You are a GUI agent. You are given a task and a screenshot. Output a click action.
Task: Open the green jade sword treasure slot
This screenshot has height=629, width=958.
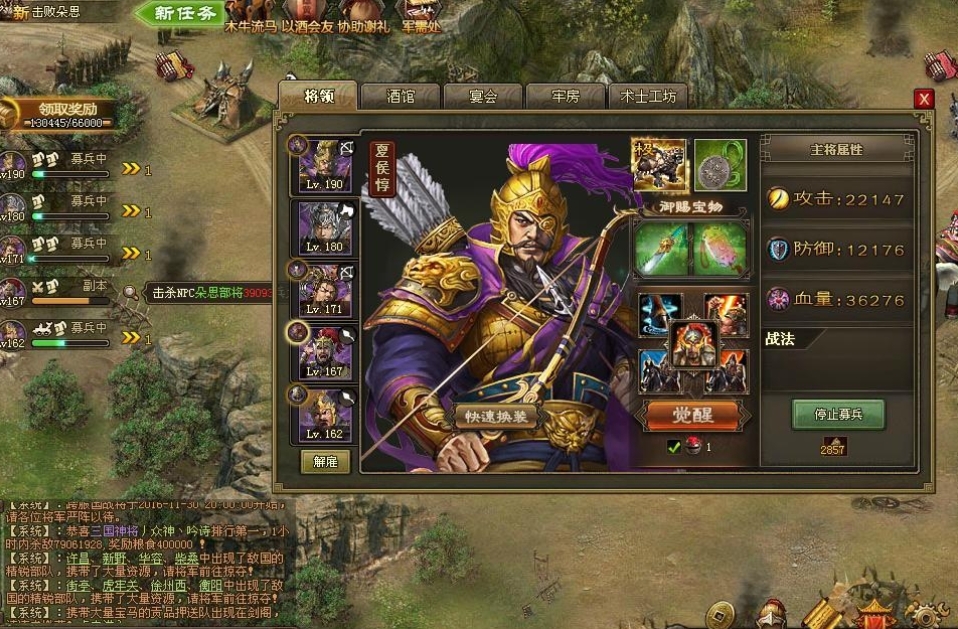tap(660, 247)
